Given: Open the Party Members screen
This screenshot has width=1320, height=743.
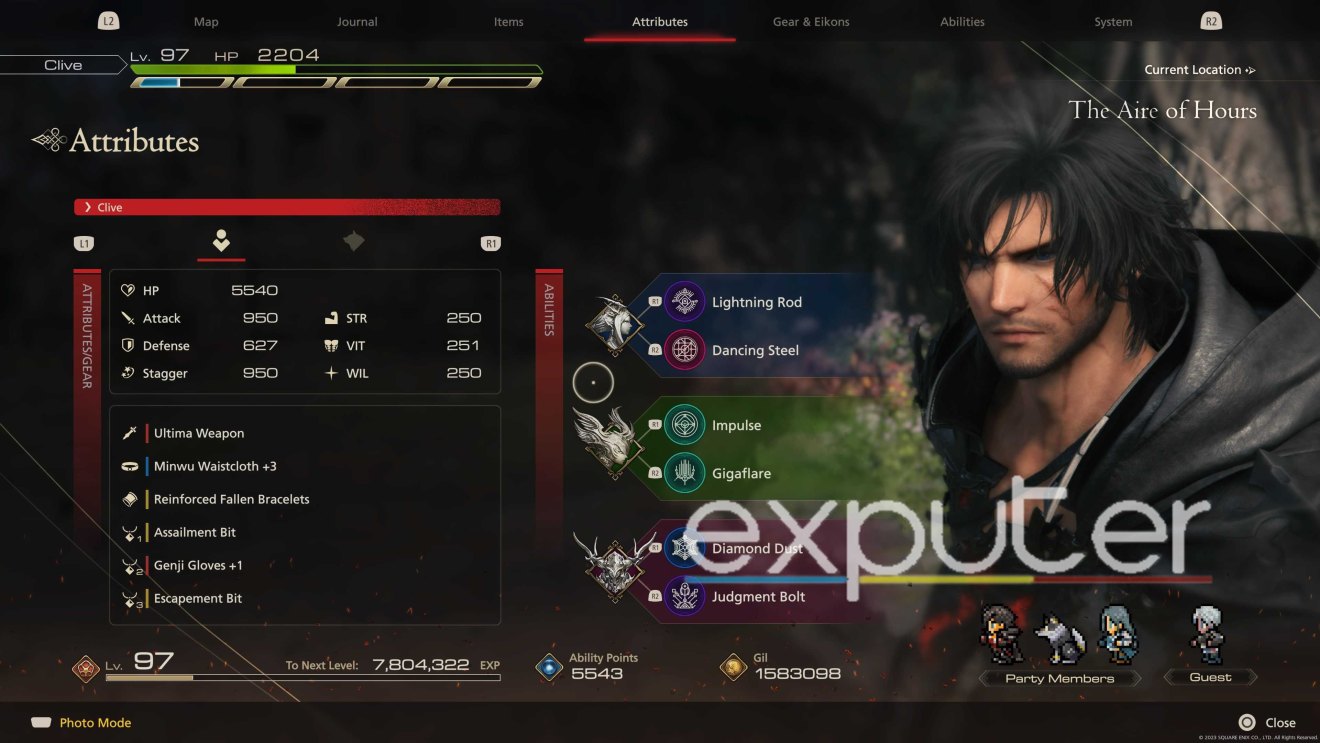Looking at the screenshot, I should 1059,677.
